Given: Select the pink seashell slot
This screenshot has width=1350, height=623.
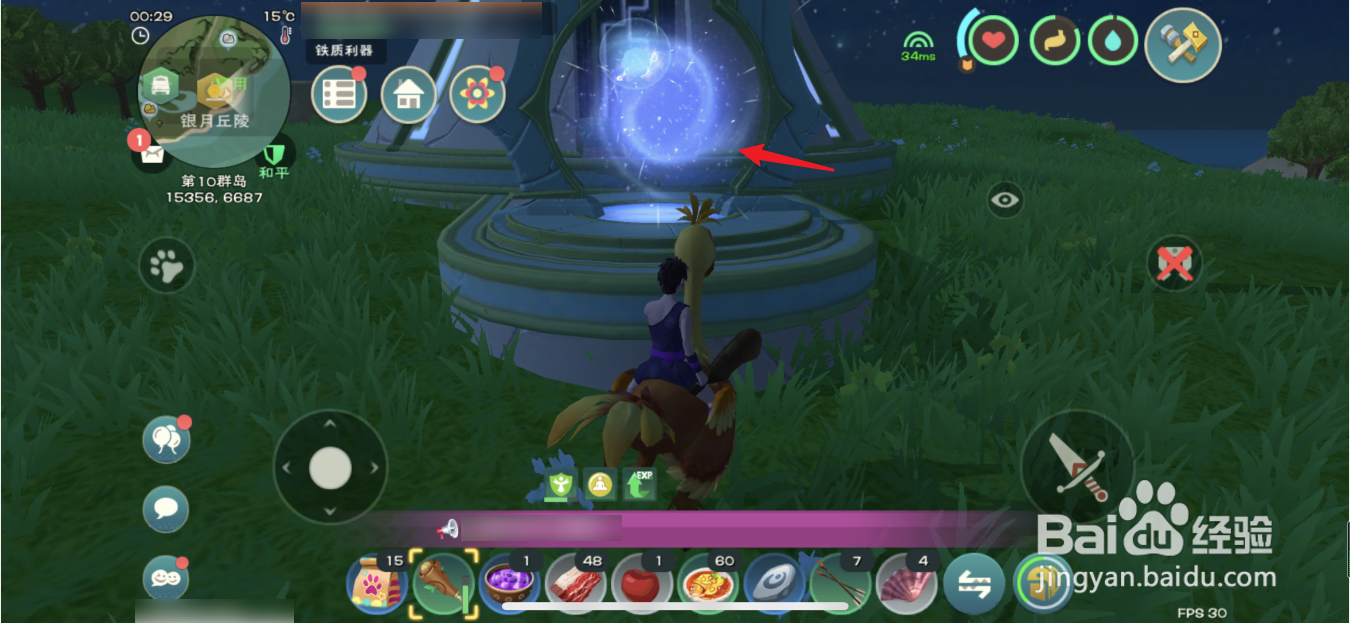Looking at the screenshot, I should coord(906,584).
